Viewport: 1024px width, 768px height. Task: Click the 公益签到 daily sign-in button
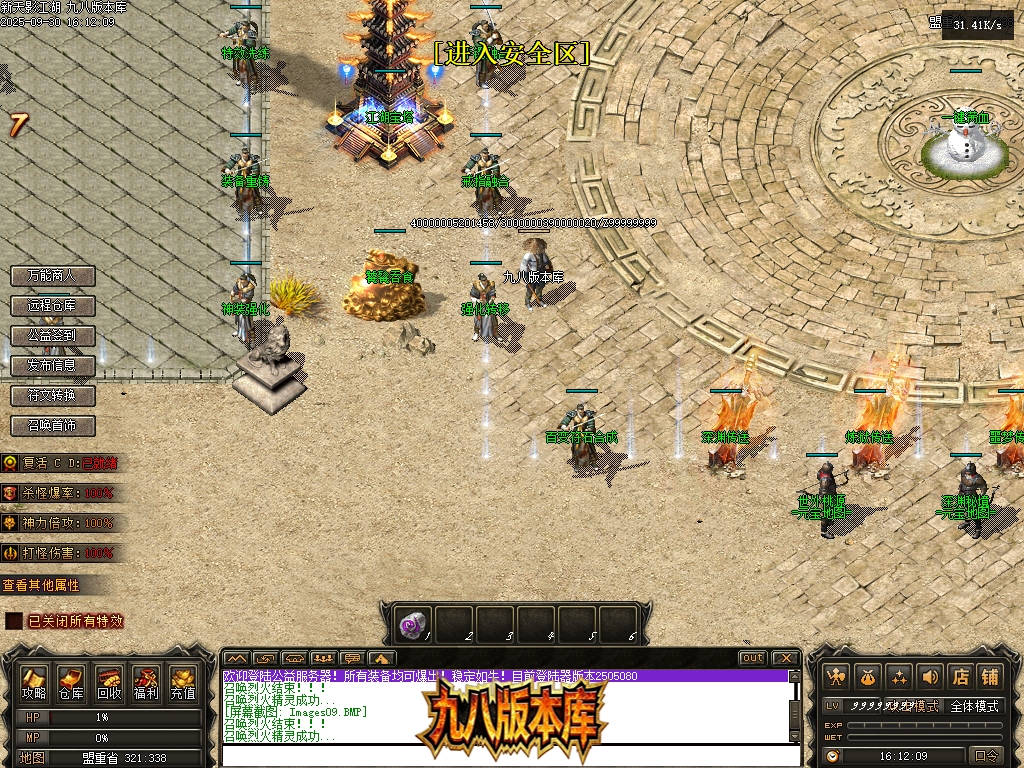52,335
